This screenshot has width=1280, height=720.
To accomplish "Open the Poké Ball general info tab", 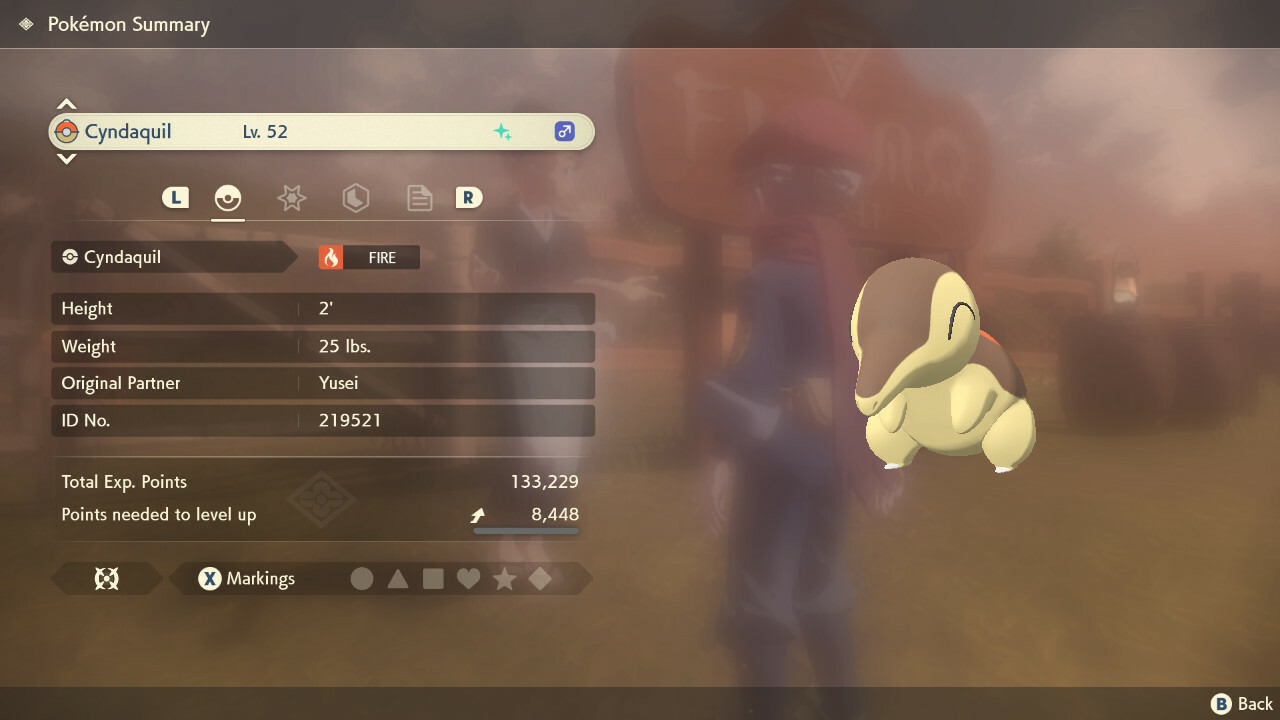I will tap(228, 198).
